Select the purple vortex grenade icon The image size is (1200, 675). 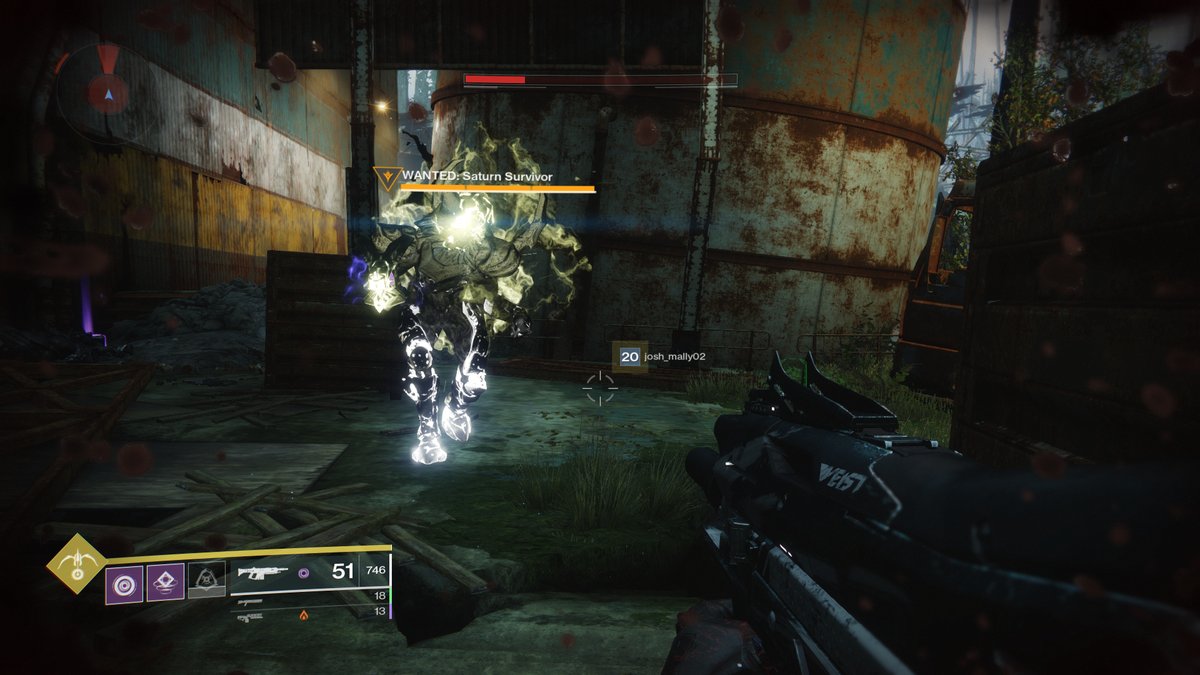(x=124, y=582)
